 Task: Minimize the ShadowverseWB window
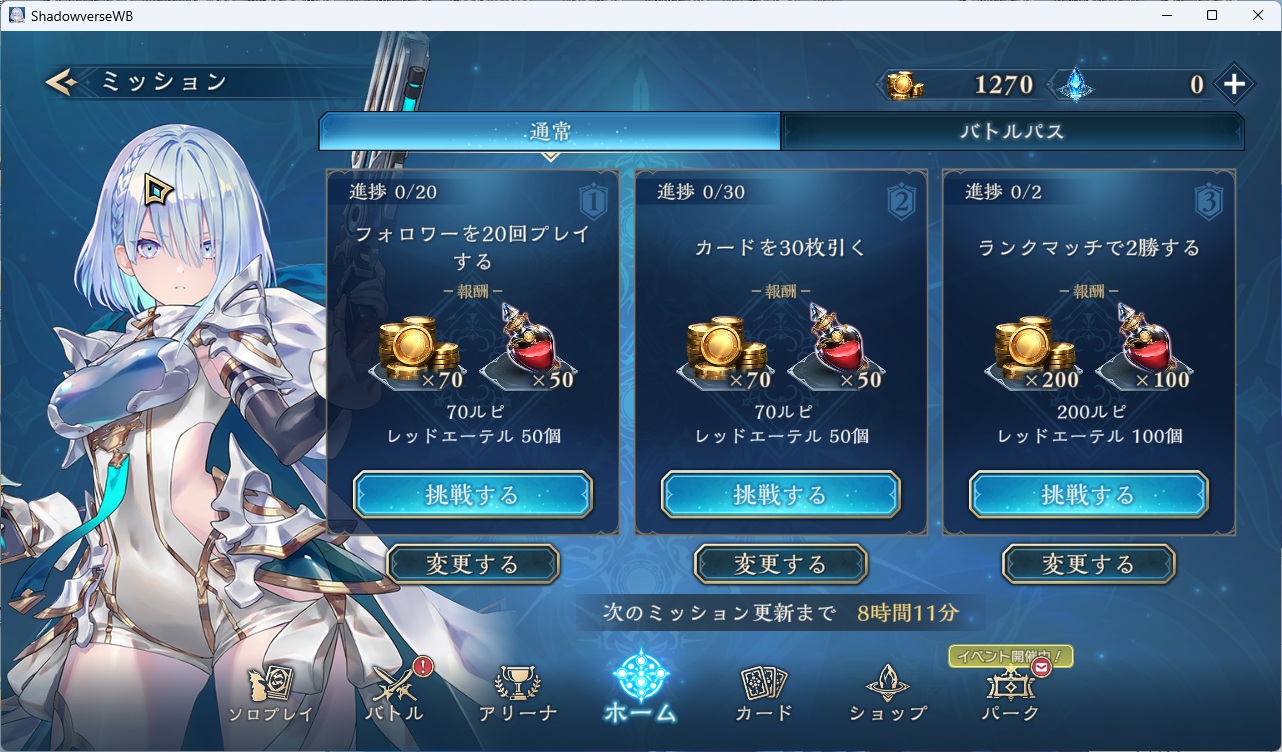pyautogui.click(x=1165, y=15)
